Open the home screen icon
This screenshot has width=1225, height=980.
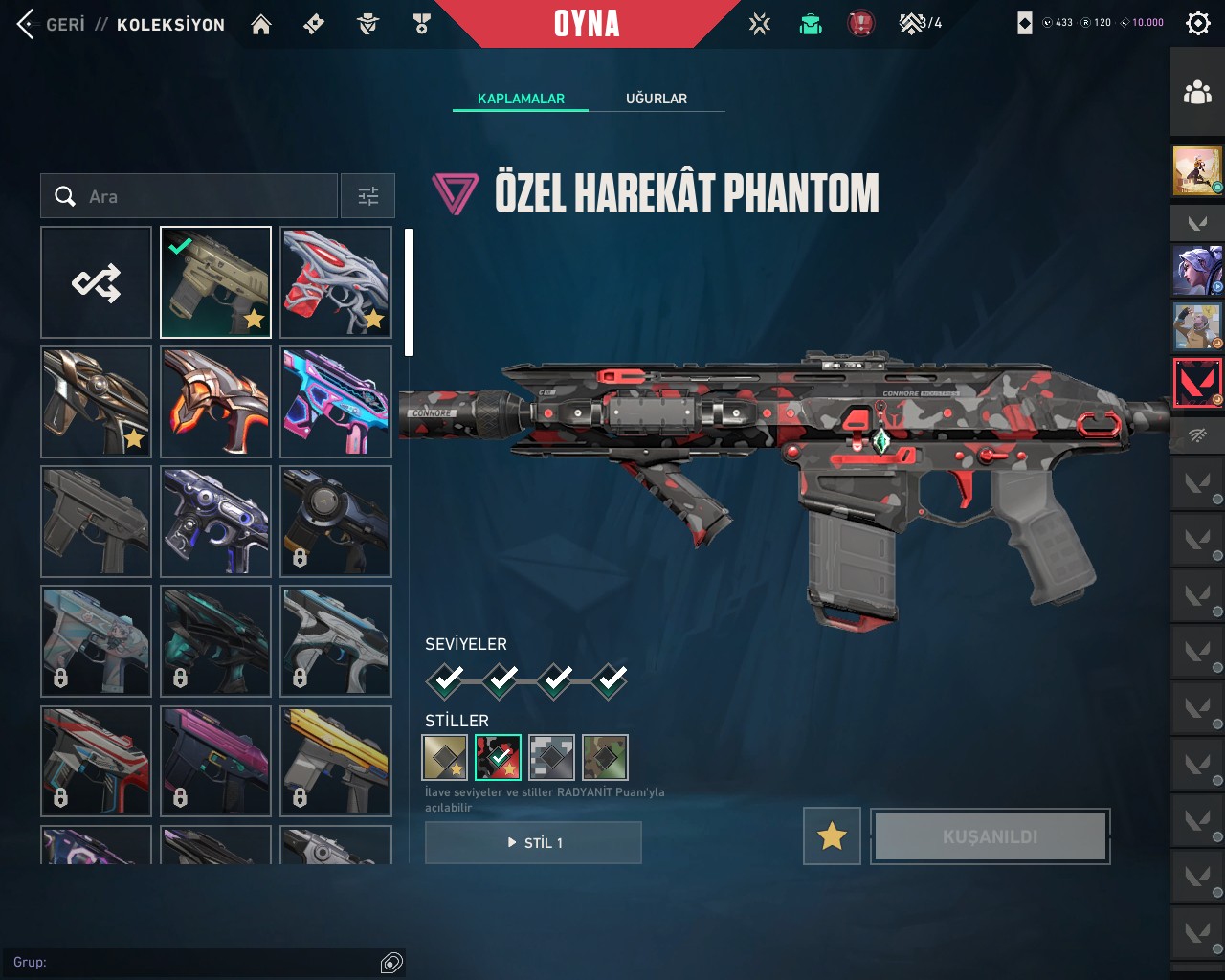[x=260, y=24]
